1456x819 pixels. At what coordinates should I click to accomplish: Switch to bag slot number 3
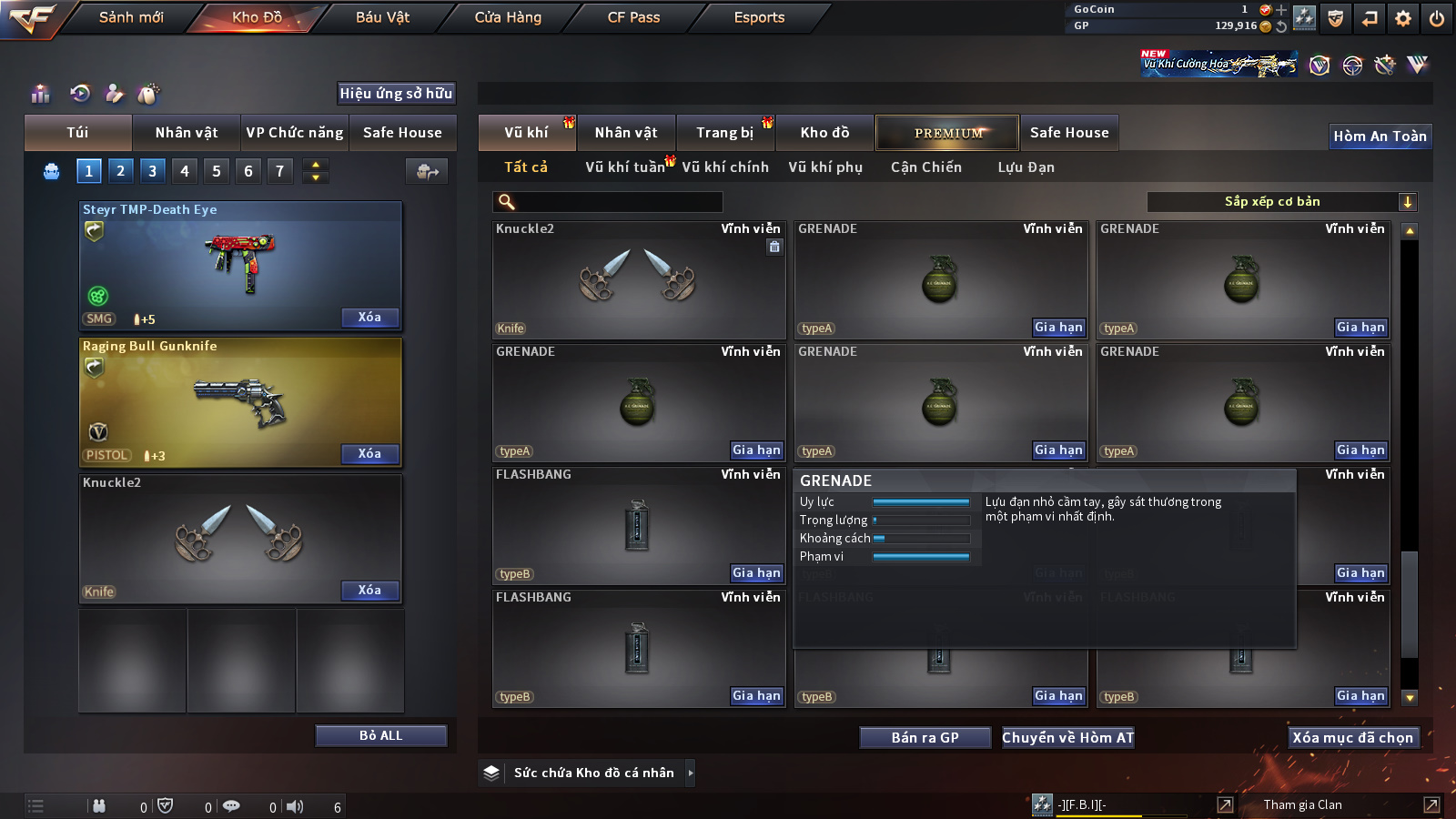coord(152,171)
